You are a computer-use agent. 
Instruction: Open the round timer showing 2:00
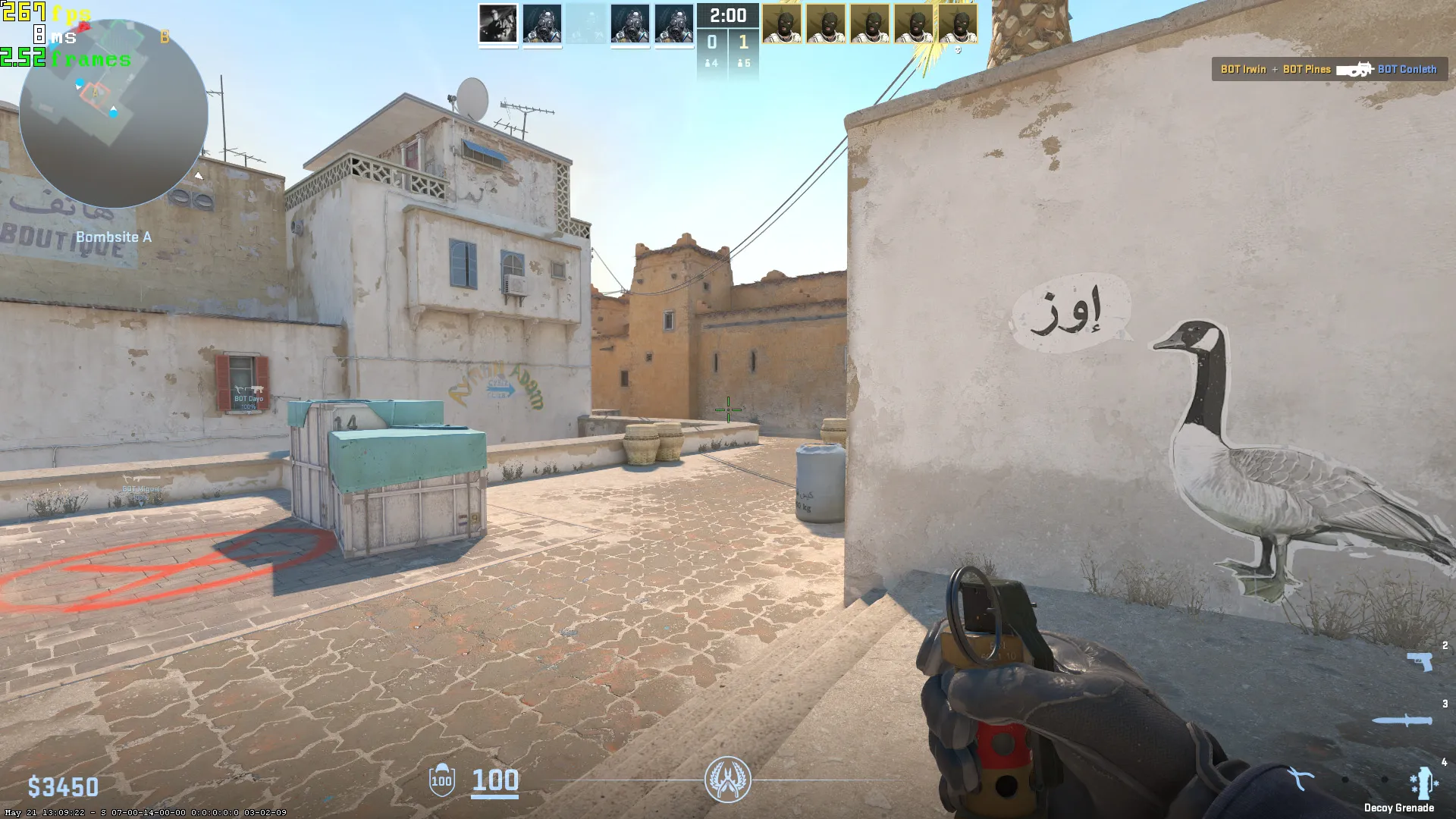pyautogui.click(x=727, y=14)
